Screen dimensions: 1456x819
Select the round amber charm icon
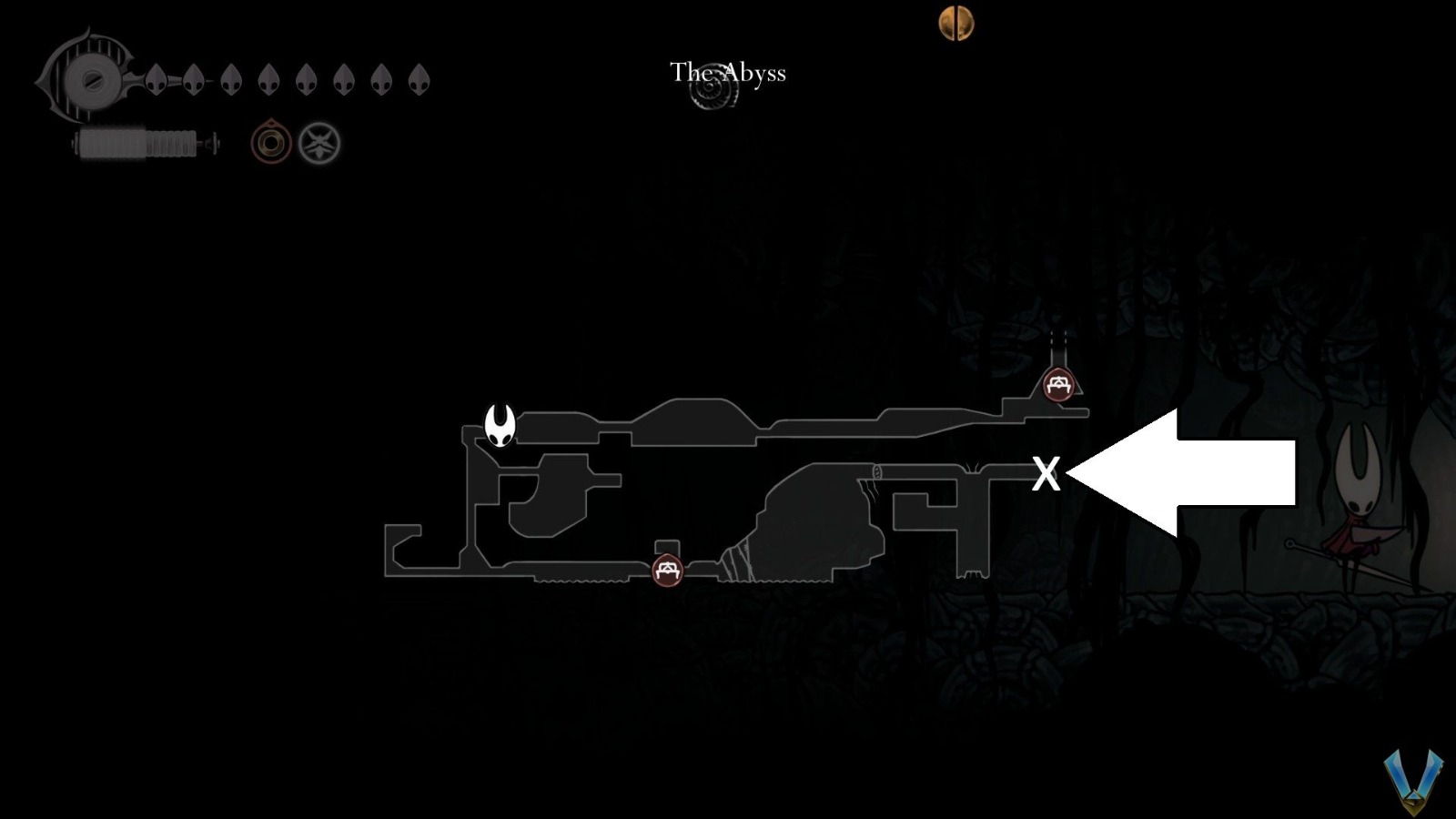click(269, 141)
